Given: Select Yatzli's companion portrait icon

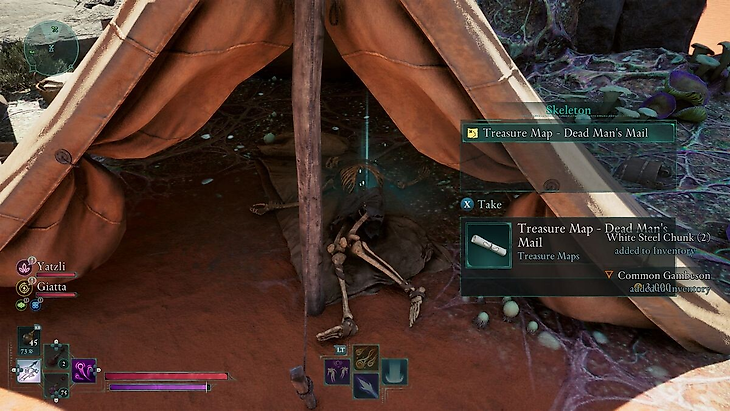Looking at the screenshot, I should [22, 267].
